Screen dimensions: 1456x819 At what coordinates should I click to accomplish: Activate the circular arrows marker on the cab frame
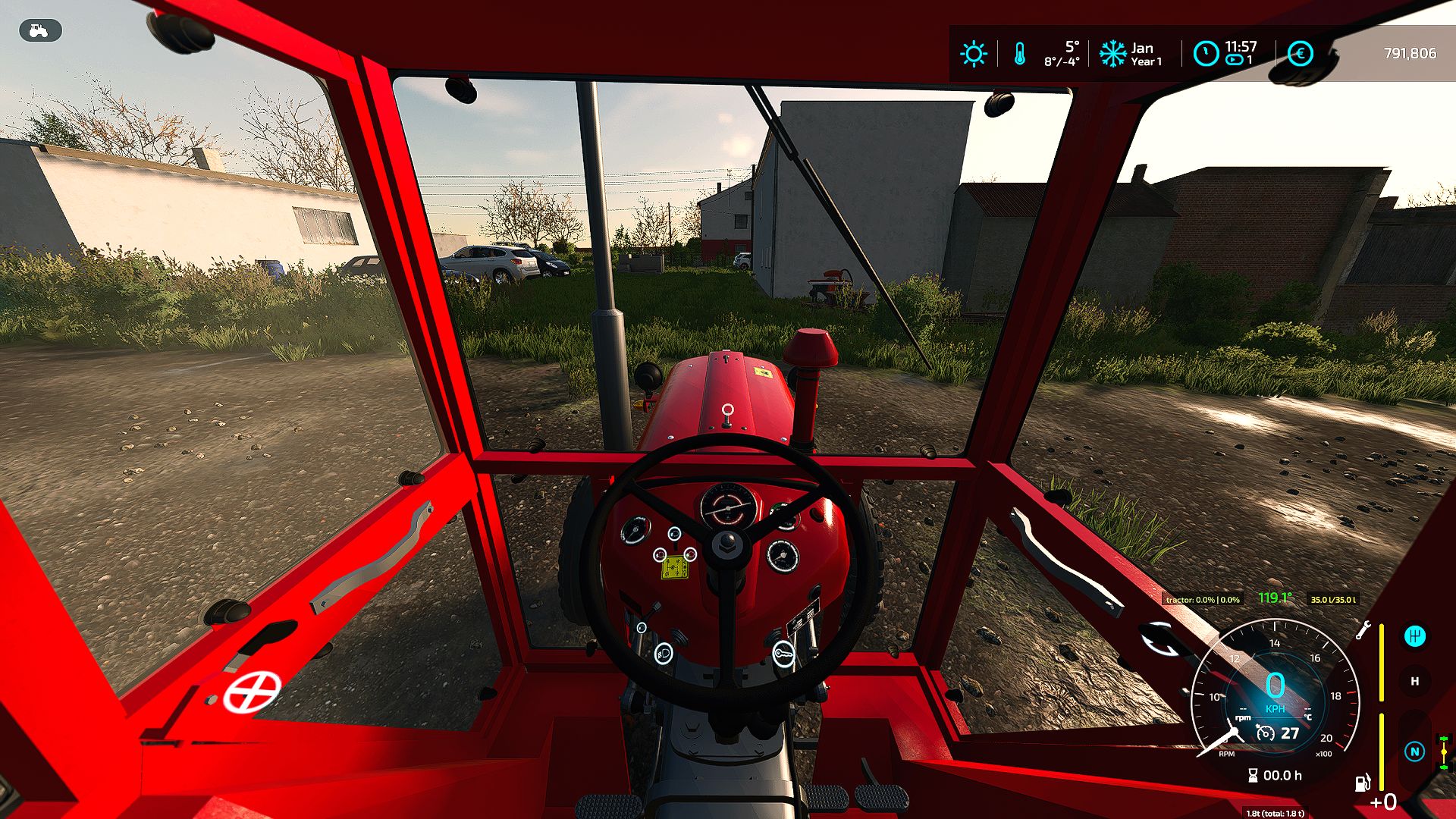pos(1160,642)
